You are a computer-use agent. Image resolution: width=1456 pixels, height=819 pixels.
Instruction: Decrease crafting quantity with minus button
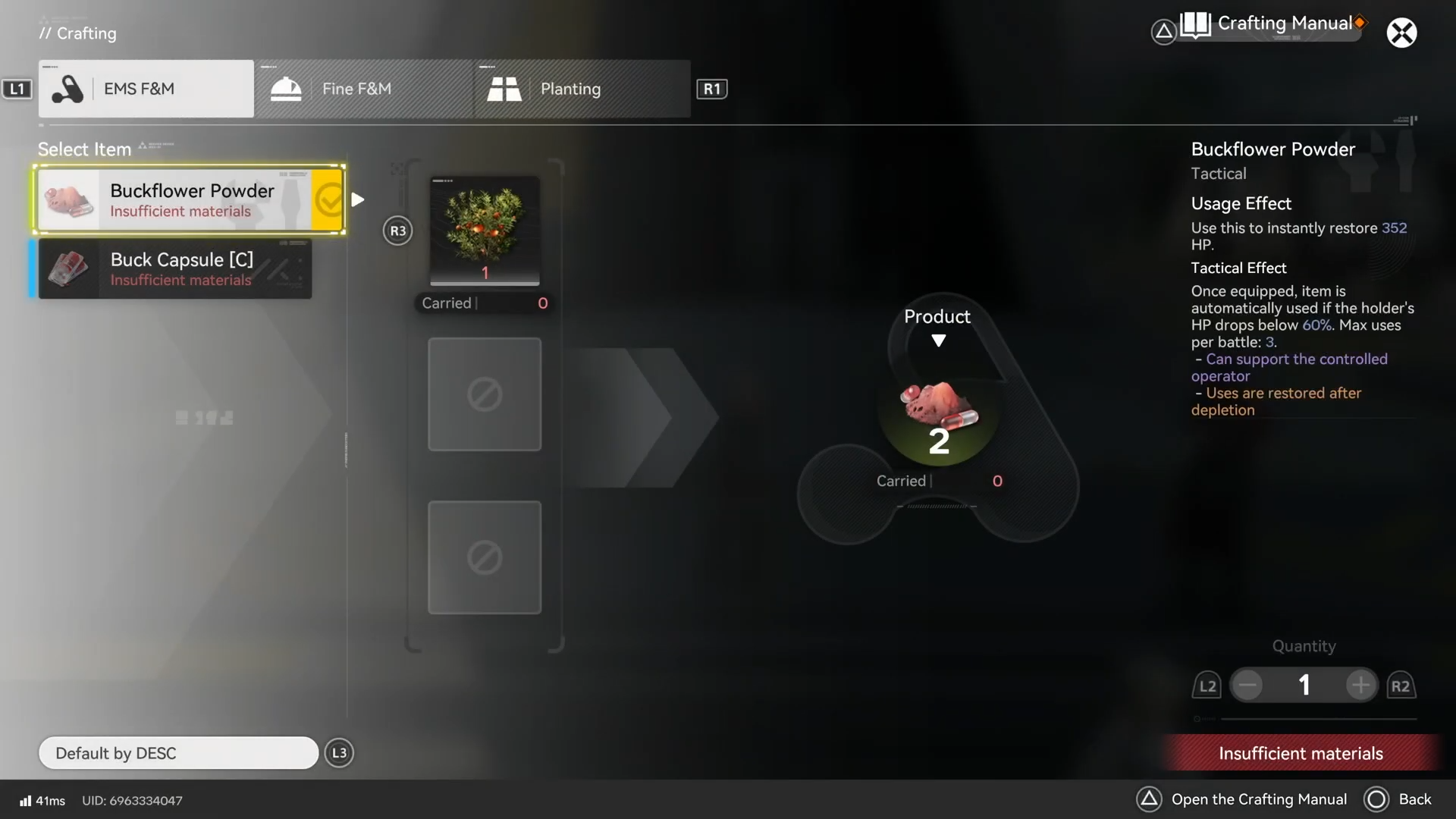[x=1247, y=686]
